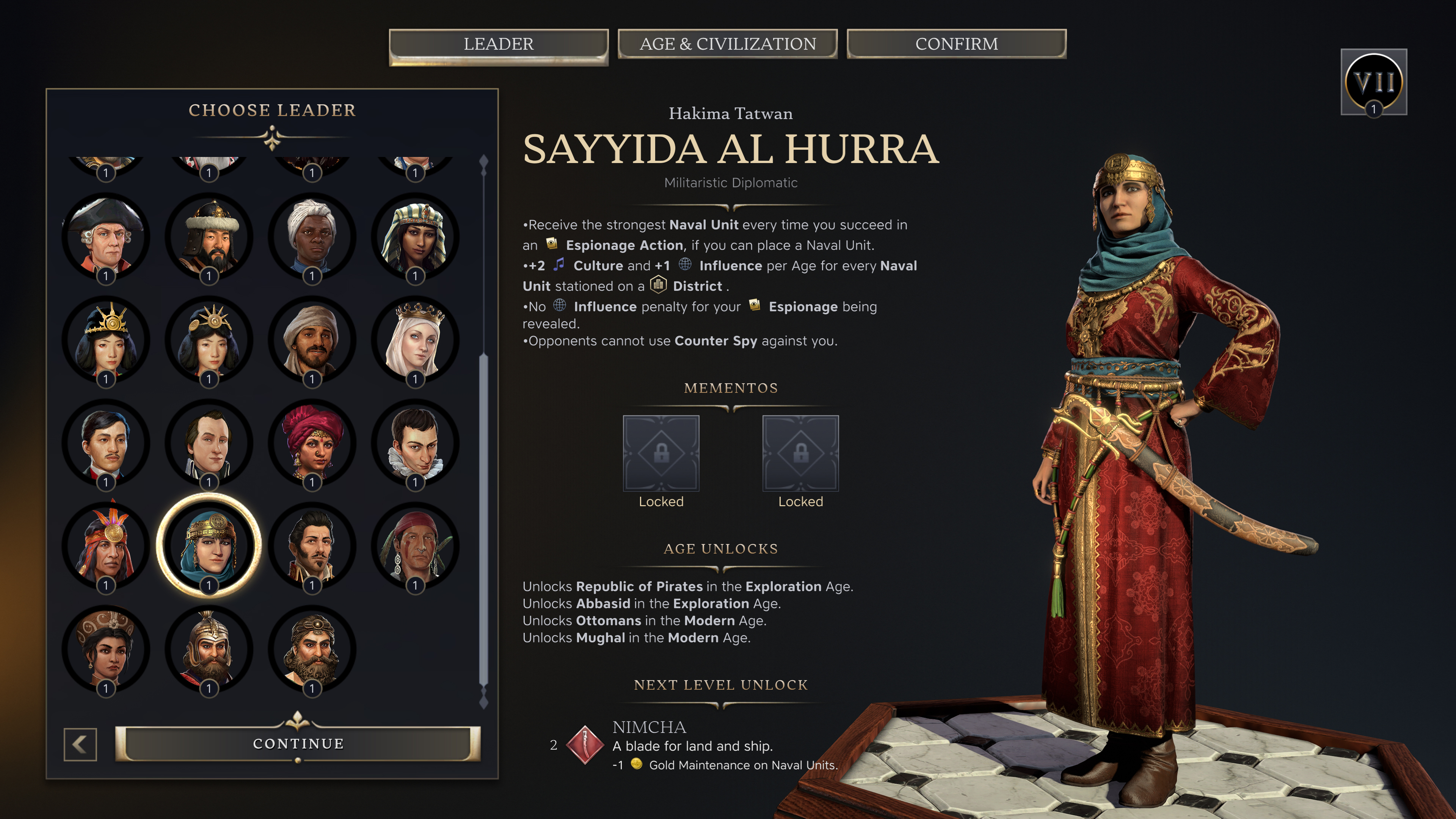
Task: Switch to the LEADER tab
Action: [x=498, y=44]
